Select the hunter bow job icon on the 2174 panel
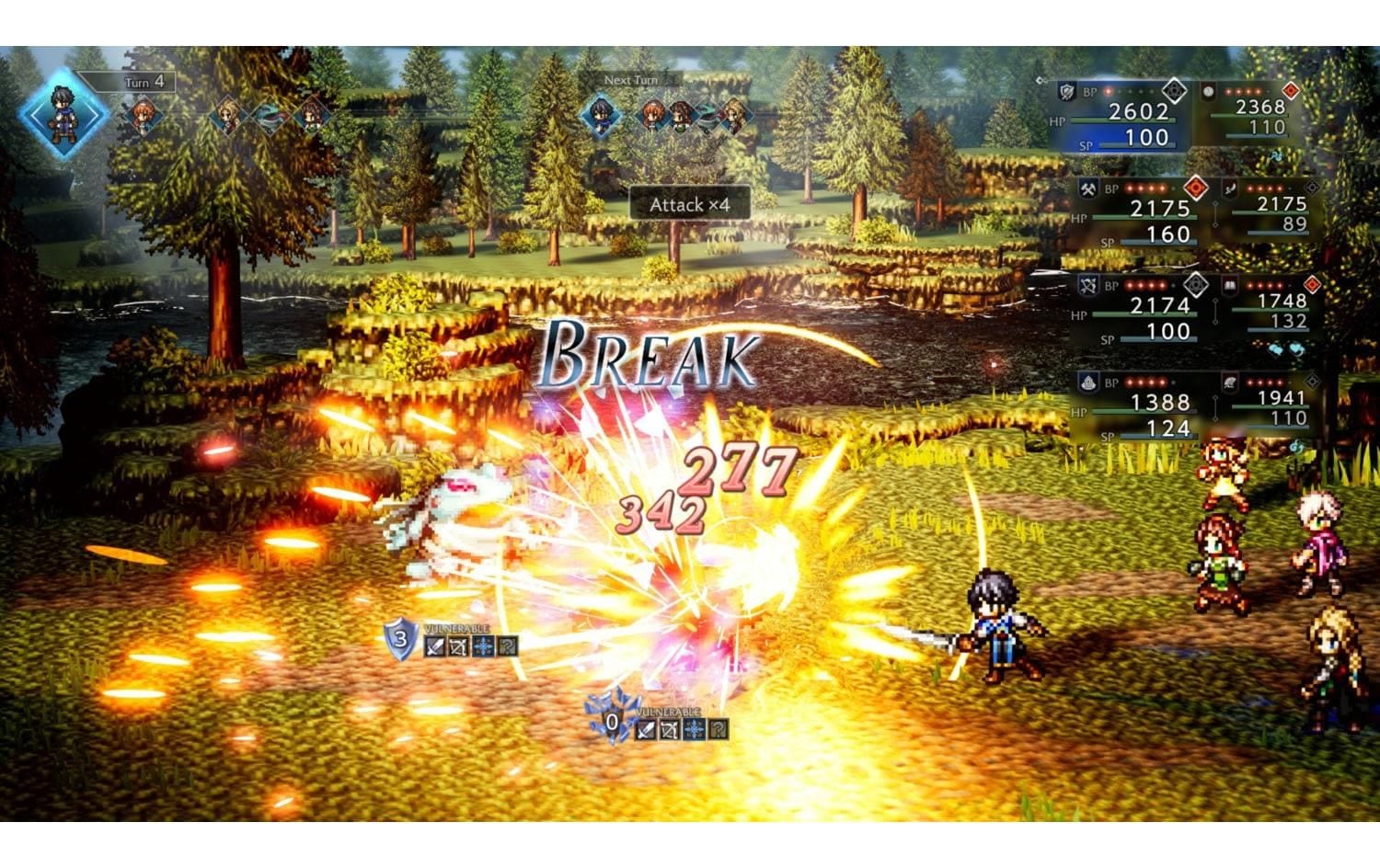The width and height of the screenshot is (1380, 868). 1087,286
